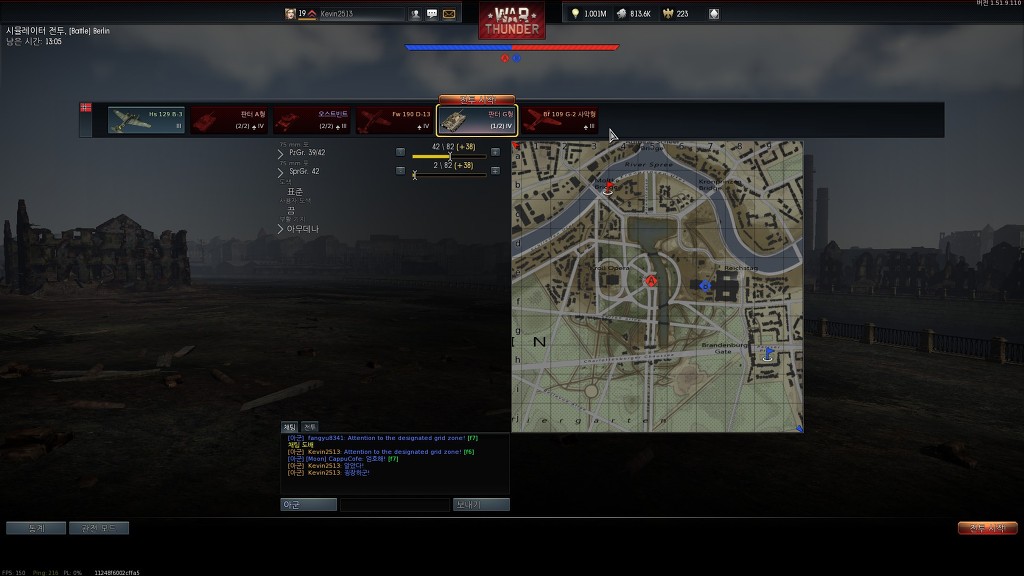Switch to the 전투 chat tab
This screenshot has height=576, width=1024.
(310, 427)
